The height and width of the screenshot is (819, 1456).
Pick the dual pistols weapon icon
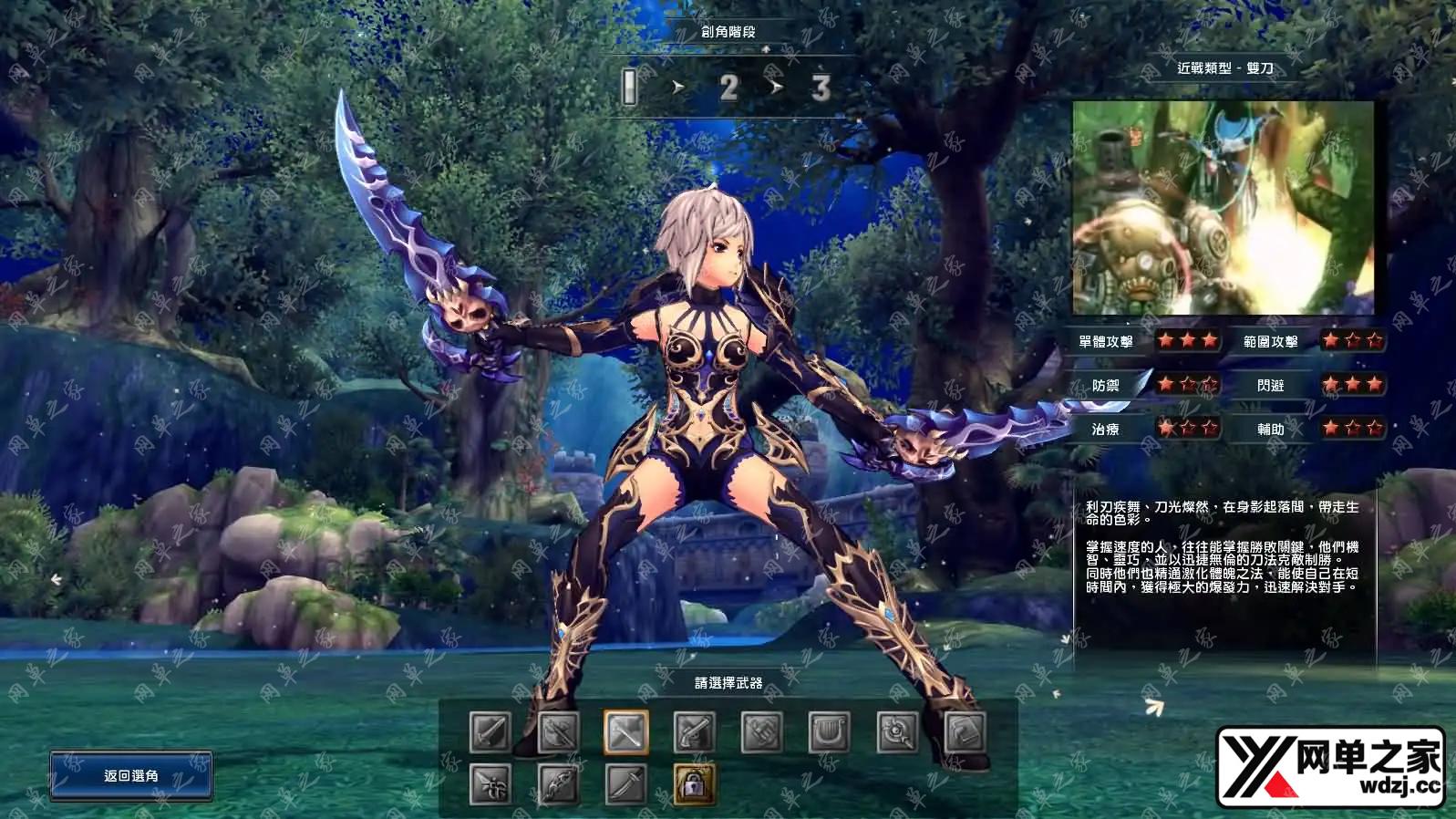694,731
